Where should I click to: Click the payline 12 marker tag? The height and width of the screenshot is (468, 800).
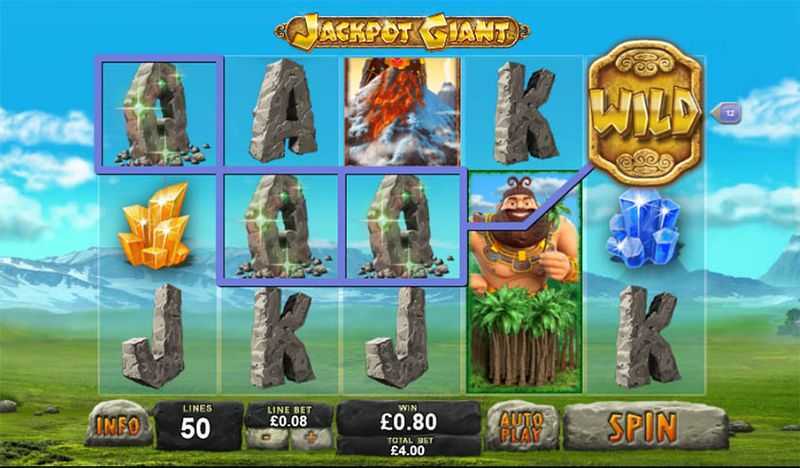pos(729,113)
